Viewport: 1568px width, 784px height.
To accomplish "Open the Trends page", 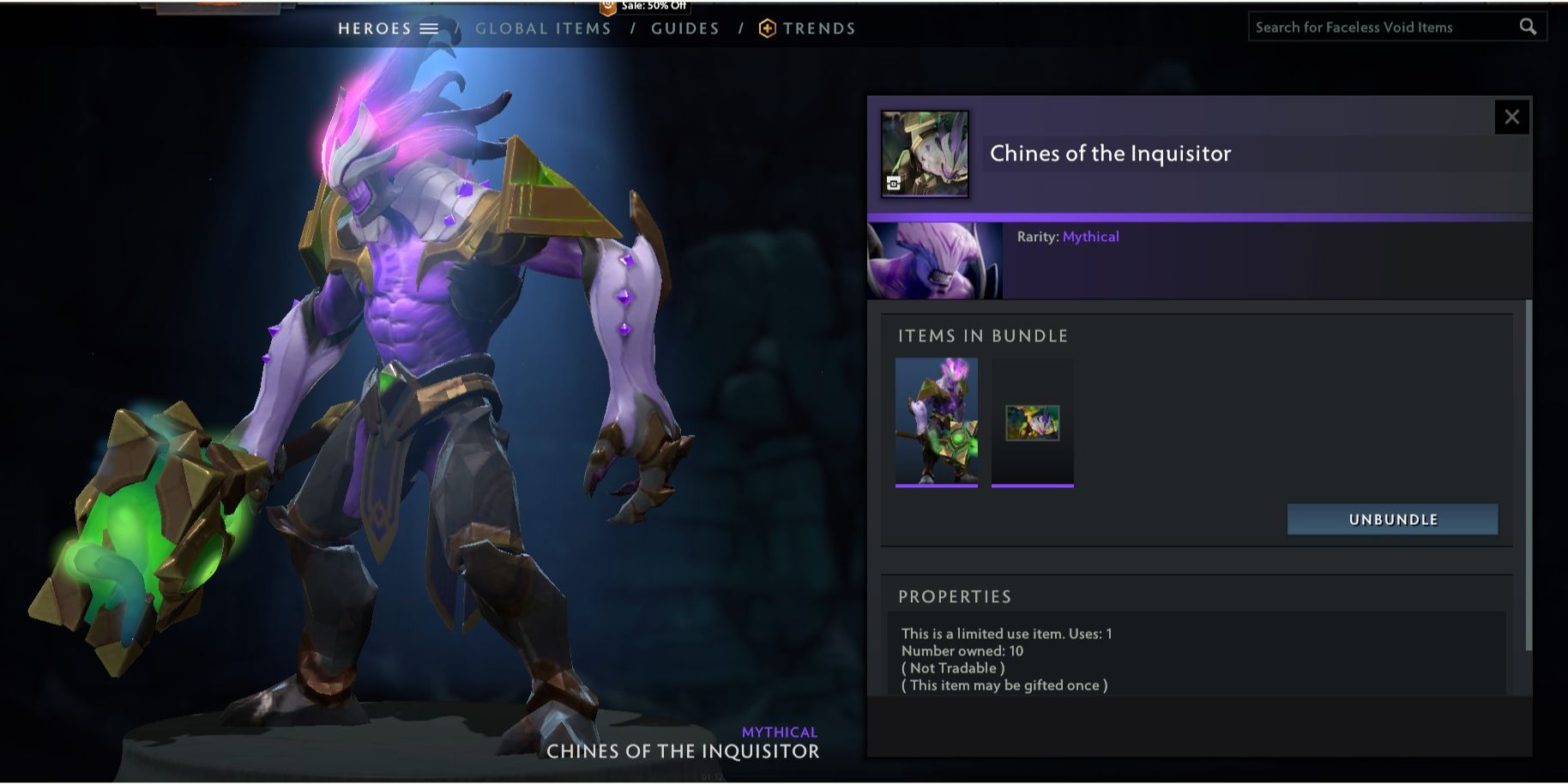I will point(808,28).
